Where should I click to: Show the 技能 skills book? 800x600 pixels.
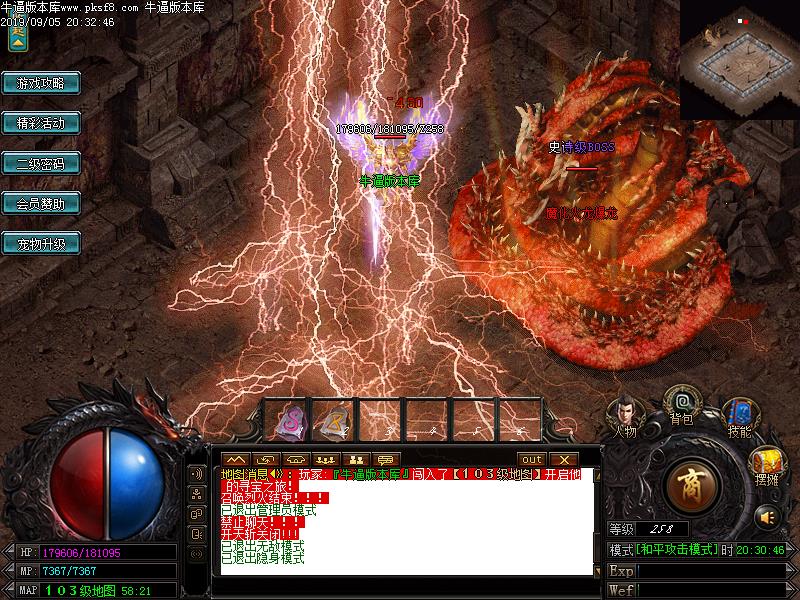click(x=739, y=416)
